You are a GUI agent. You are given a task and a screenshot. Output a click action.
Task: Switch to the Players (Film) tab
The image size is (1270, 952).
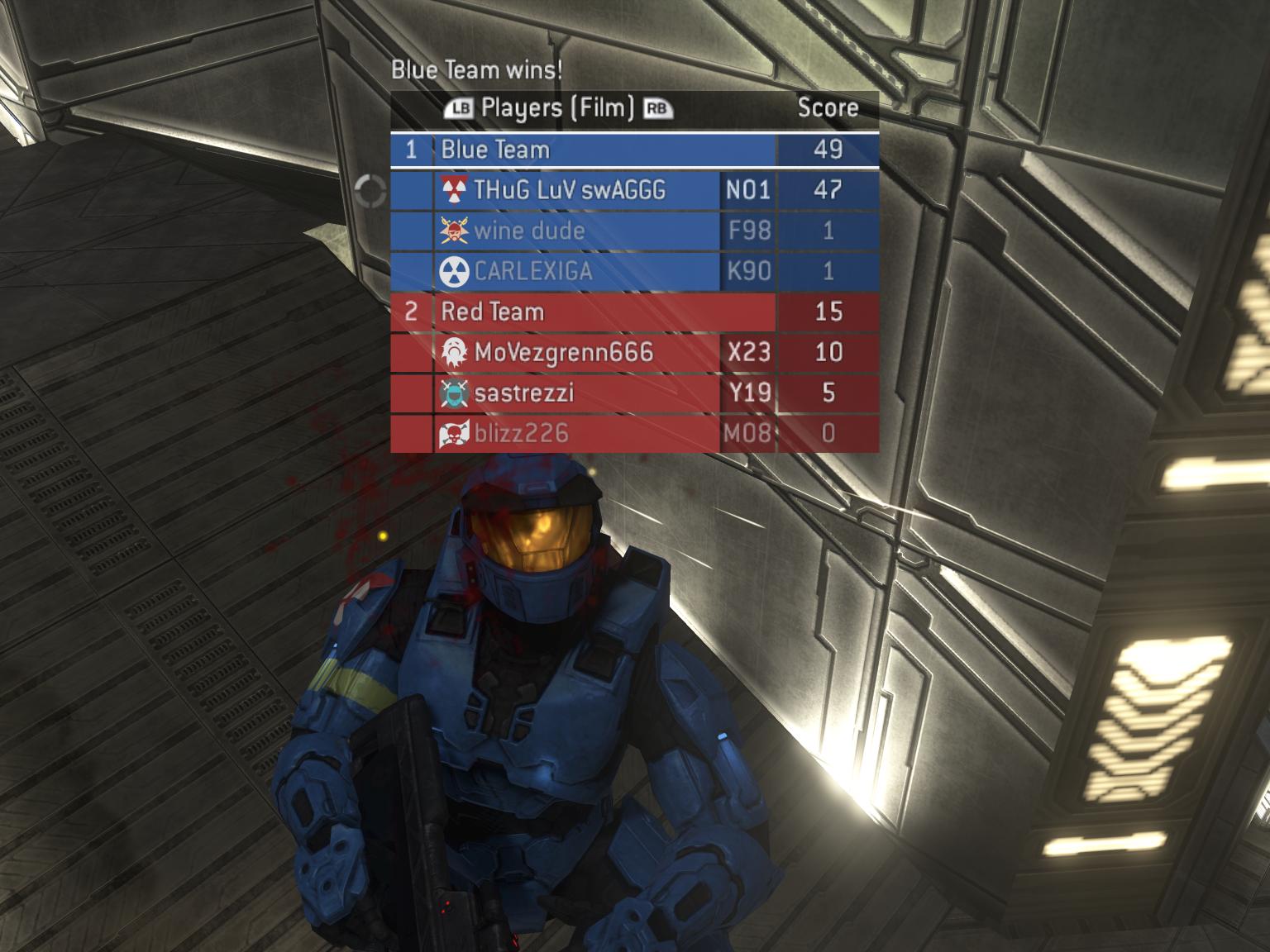tap(559, 107)
